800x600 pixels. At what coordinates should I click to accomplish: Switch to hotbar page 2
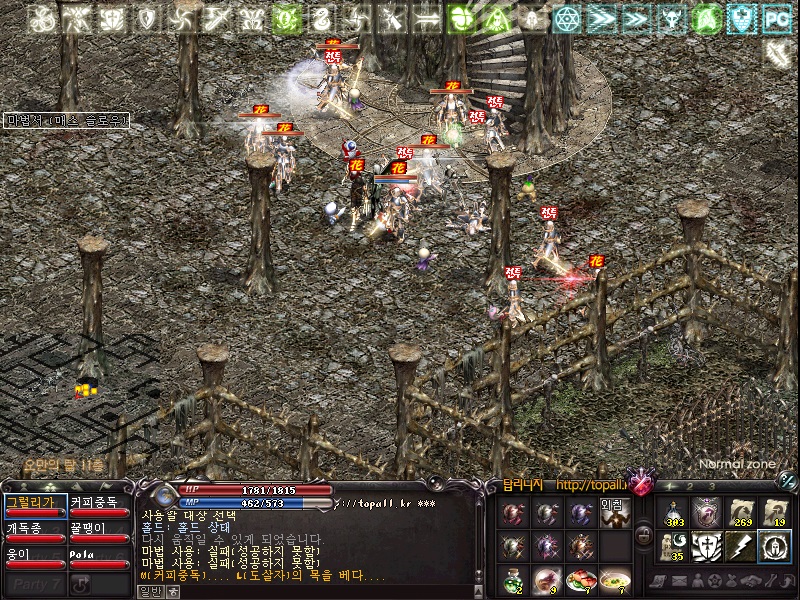(x=691, y=487)
